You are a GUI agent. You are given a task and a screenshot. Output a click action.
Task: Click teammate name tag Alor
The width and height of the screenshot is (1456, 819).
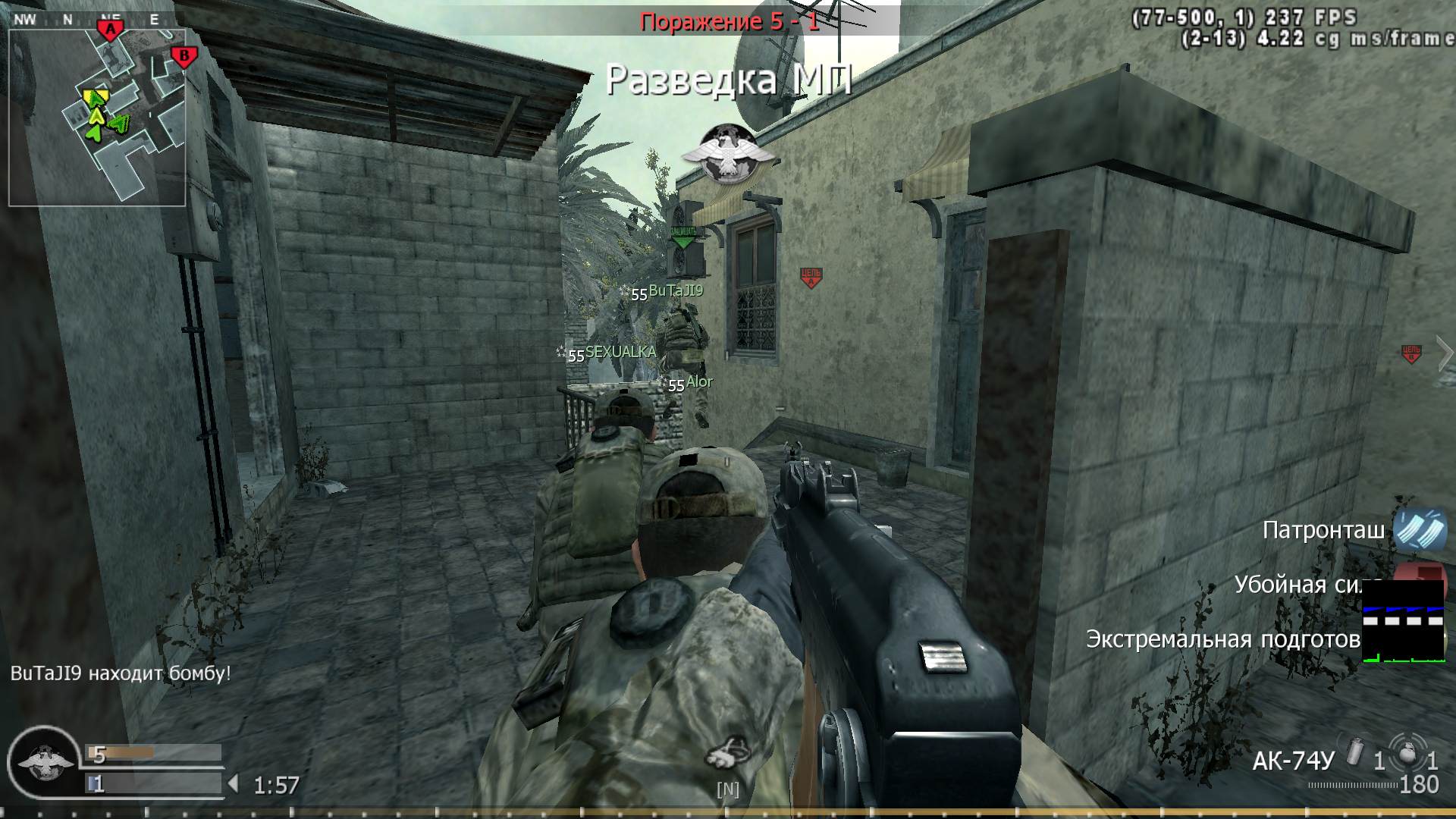(x=699, y=382)
